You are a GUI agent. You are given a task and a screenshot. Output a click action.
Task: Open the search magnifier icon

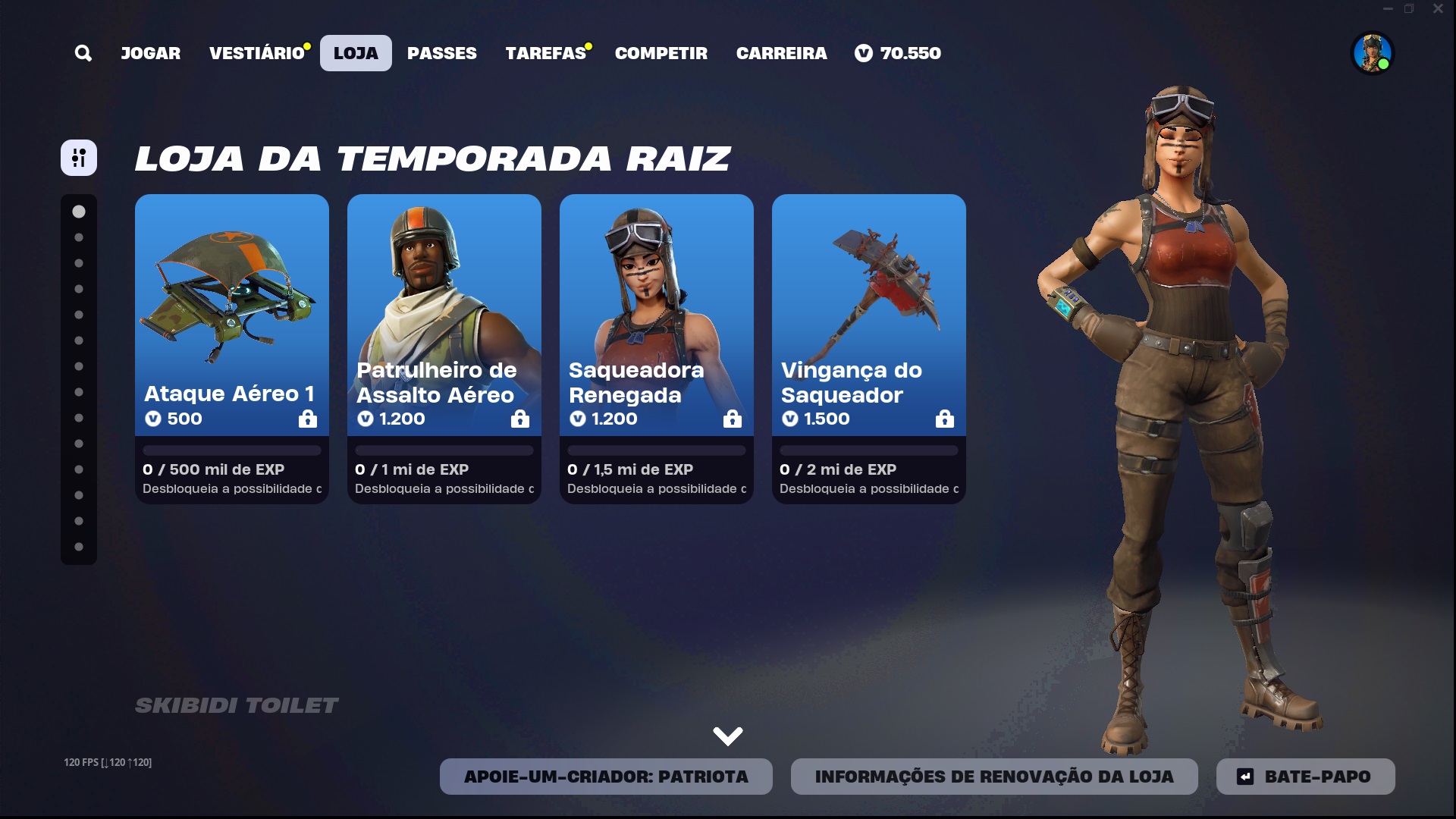click(83, 53)
